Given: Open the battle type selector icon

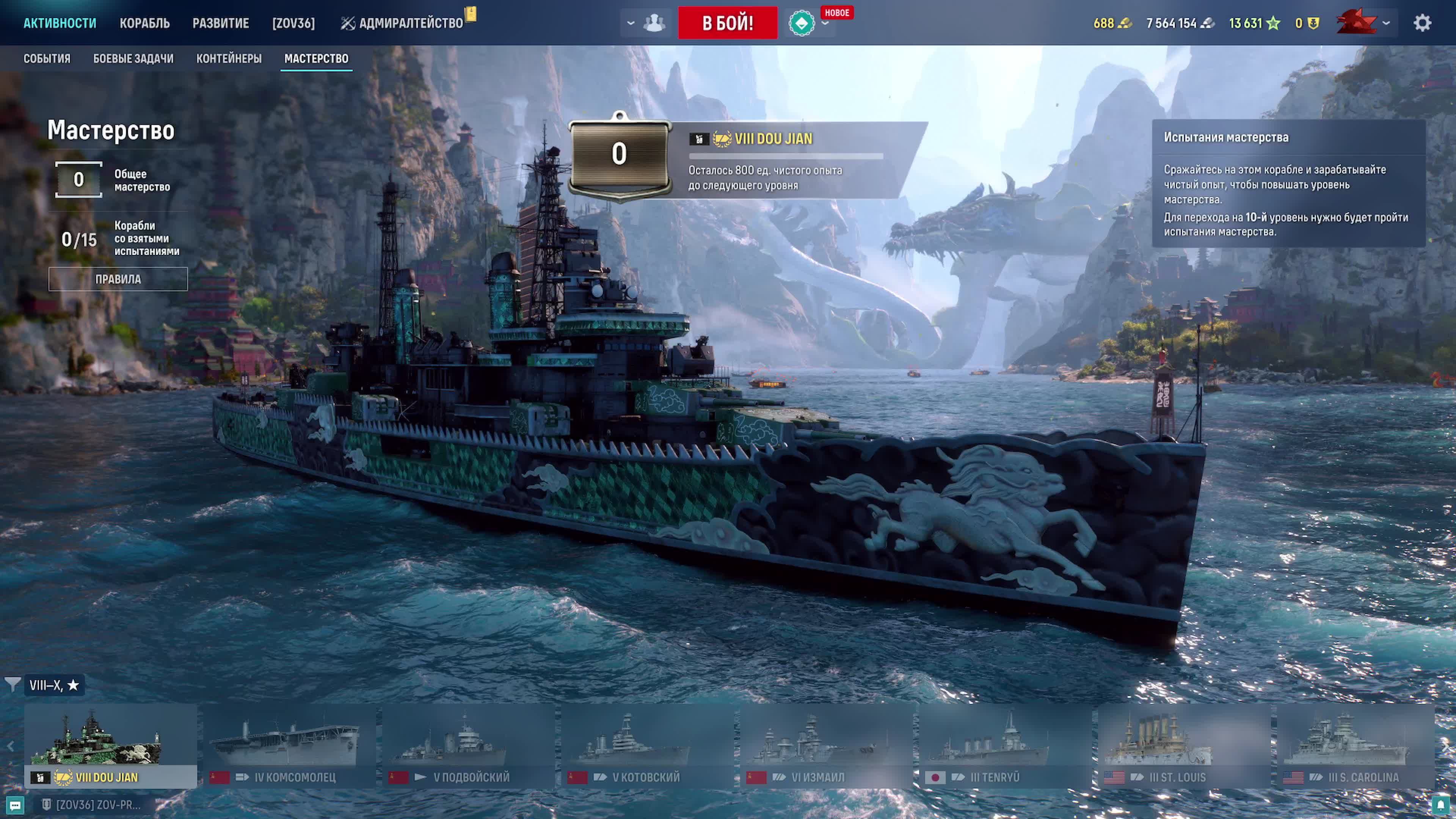Looking at the screenshot, I should click(802, 23).
